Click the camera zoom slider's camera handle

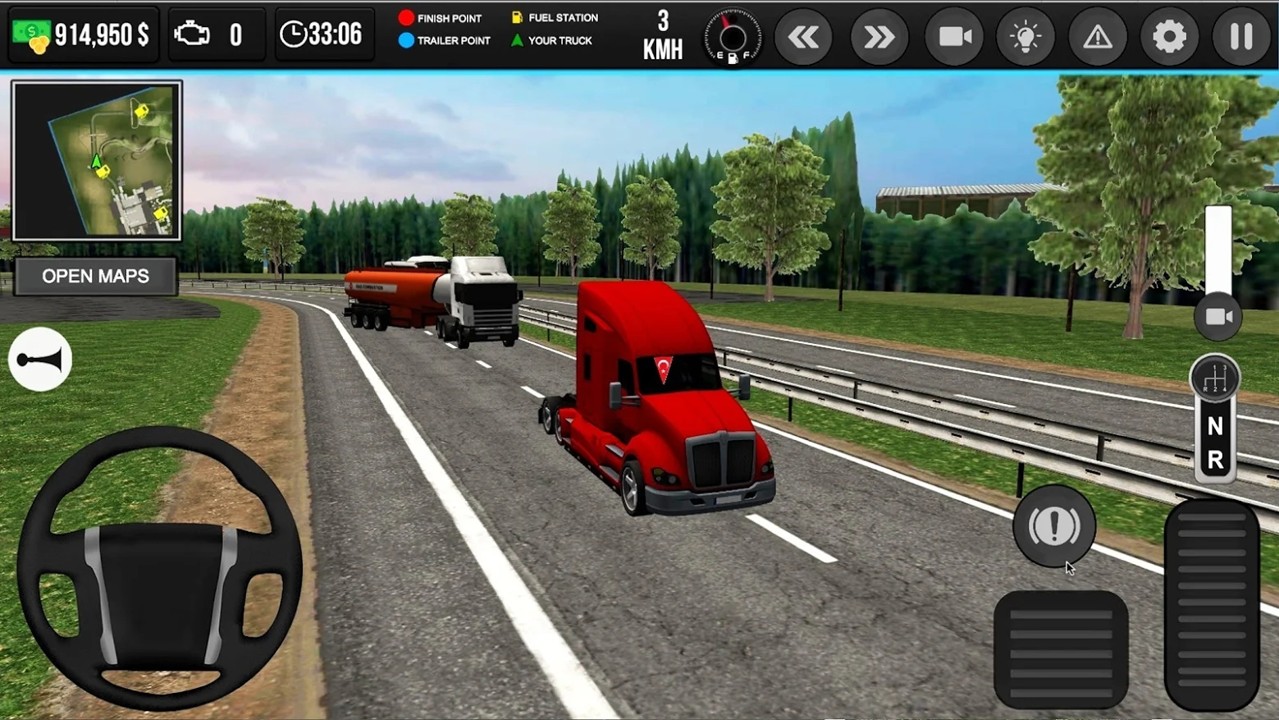pos(1218,317)
